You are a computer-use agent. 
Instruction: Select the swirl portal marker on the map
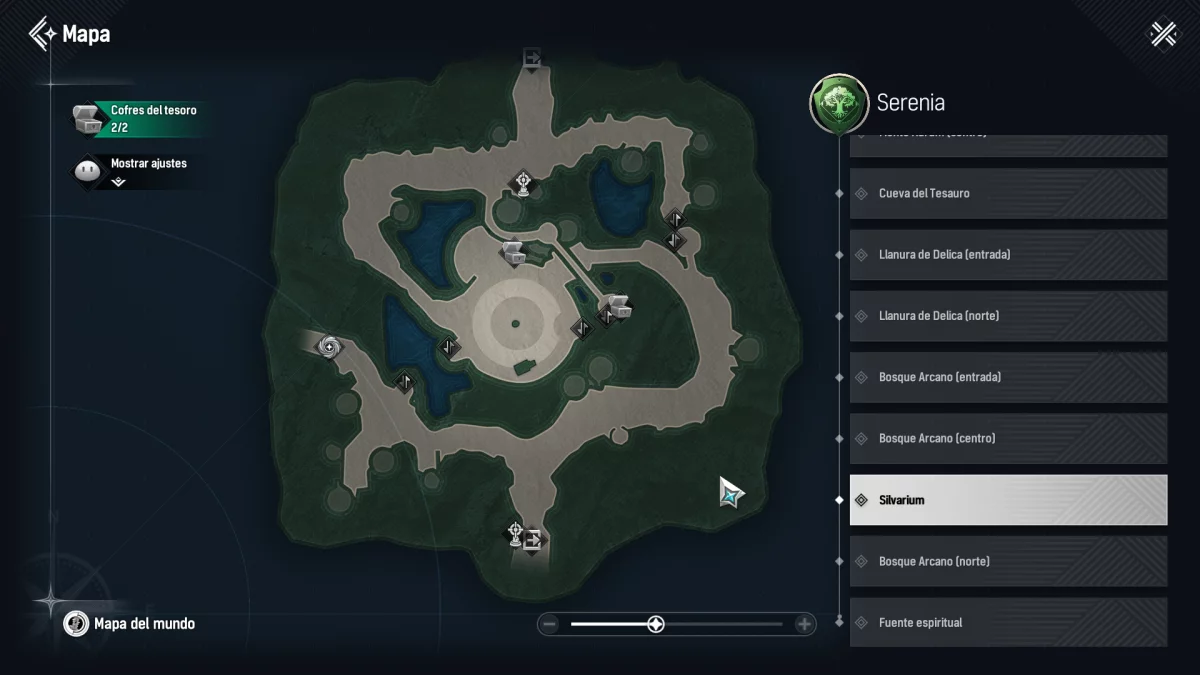click(x=329, y=347)
